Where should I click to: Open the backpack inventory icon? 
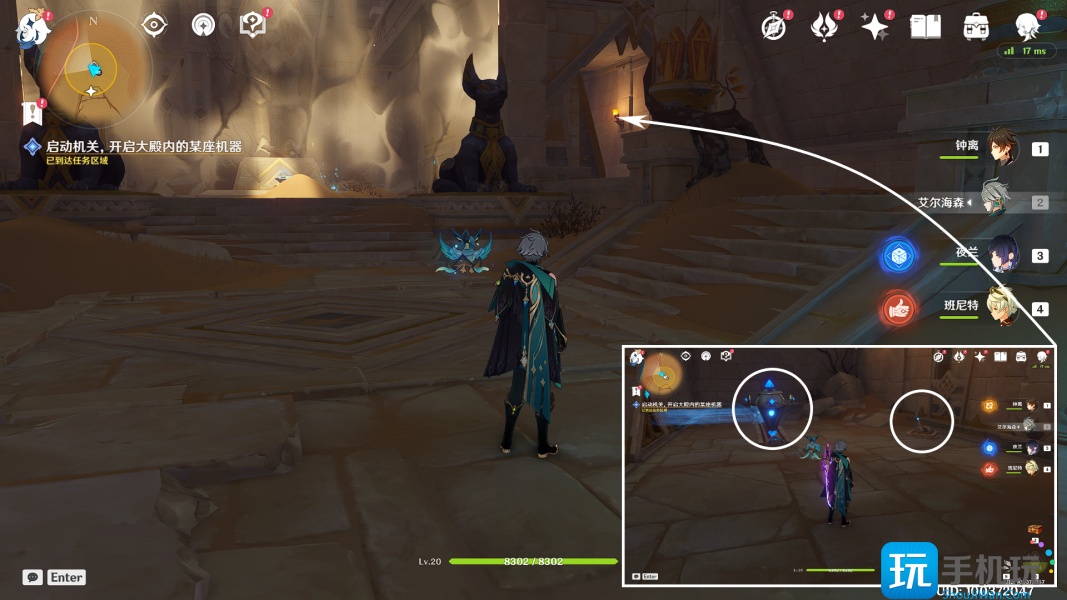click(x=976, y=27)
